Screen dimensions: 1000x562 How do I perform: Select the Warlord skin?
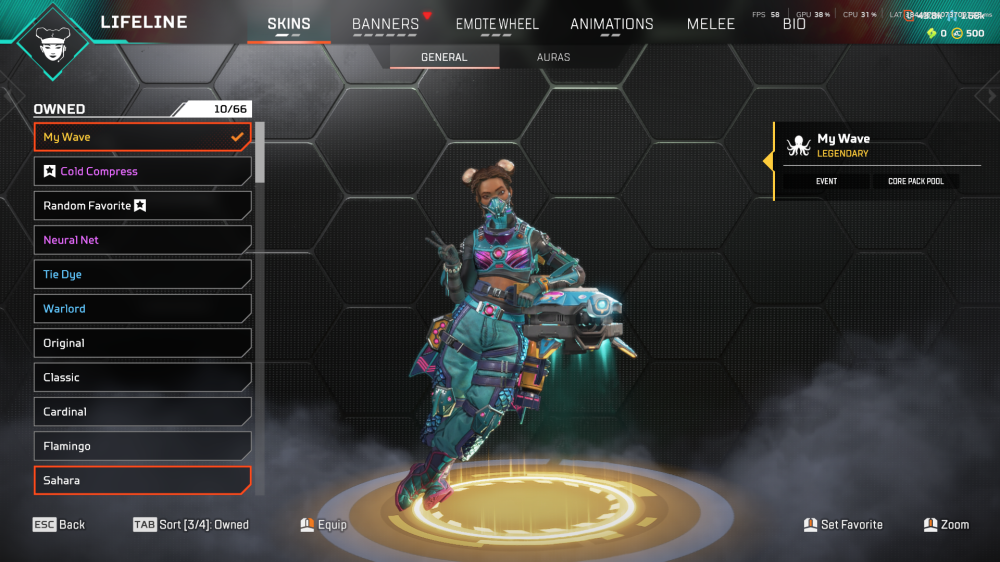pos(142,309)
